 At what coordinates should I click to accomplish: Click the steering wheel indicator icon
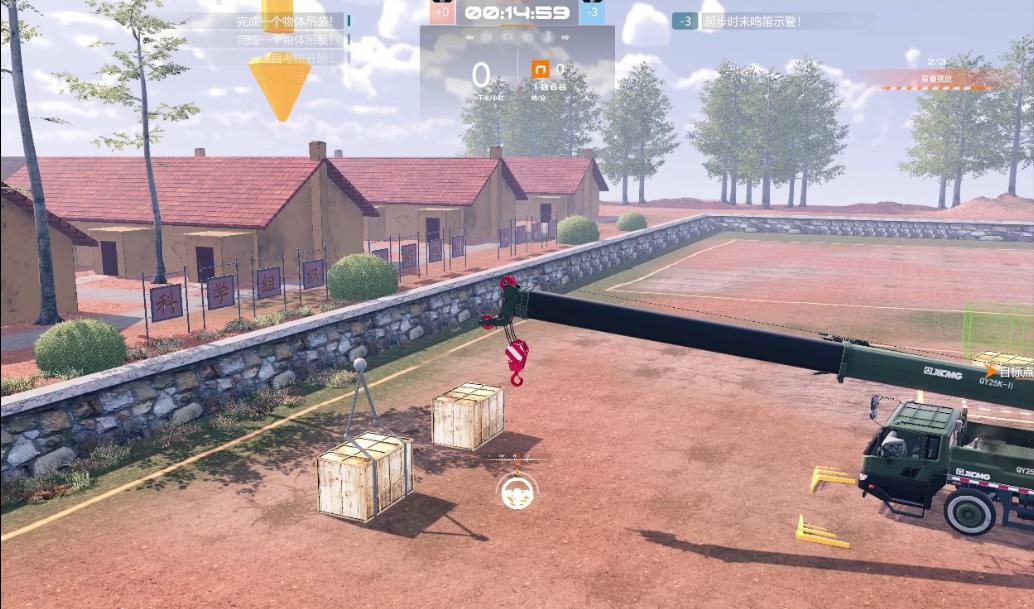pyautogui.click(x=517, y=490)
